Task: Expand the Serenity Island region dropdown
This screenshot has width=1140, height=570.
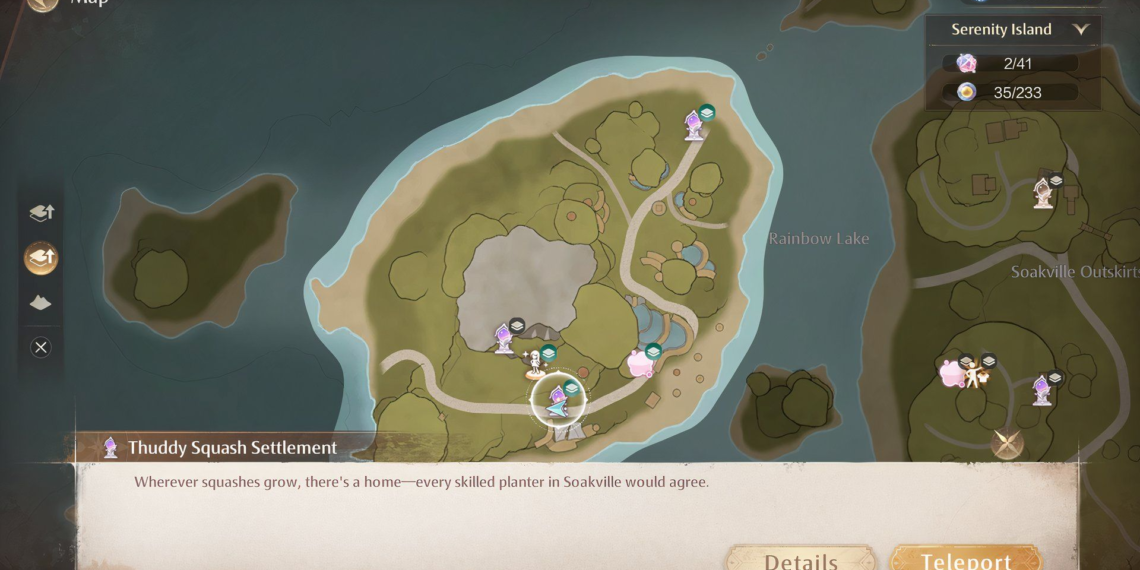Action: (x=1079, y=30)
